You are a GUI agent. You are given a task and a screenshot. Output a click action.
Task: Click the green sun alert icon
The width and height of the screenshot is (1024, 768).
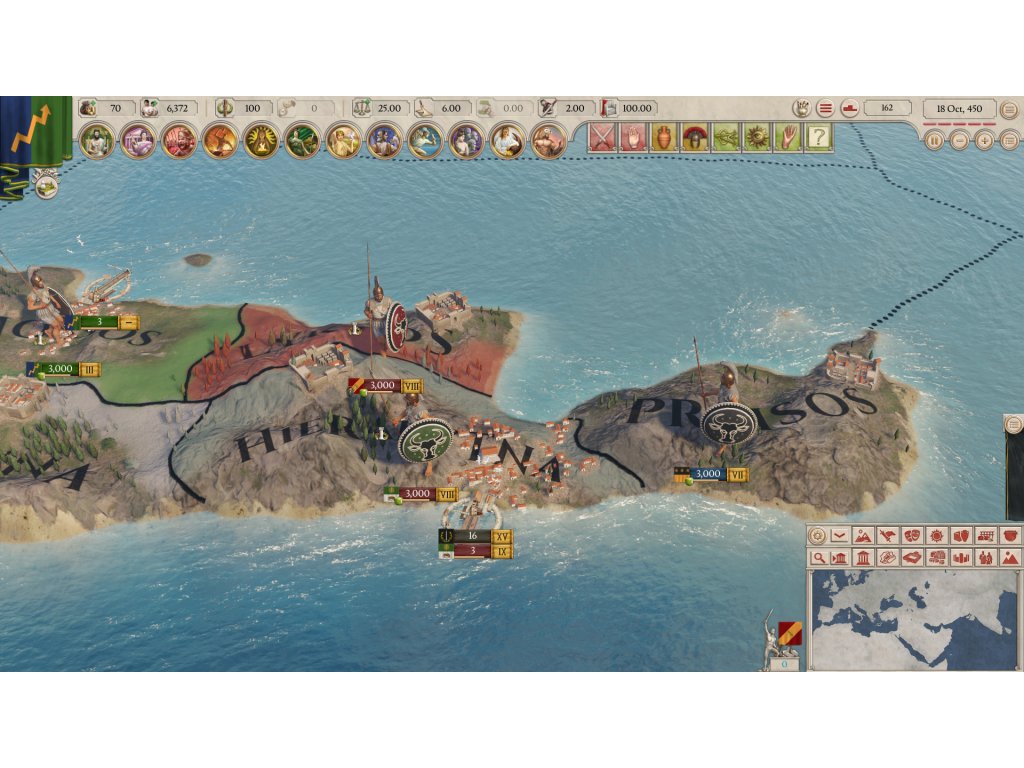pyautogui.click(x=757, y=138)
